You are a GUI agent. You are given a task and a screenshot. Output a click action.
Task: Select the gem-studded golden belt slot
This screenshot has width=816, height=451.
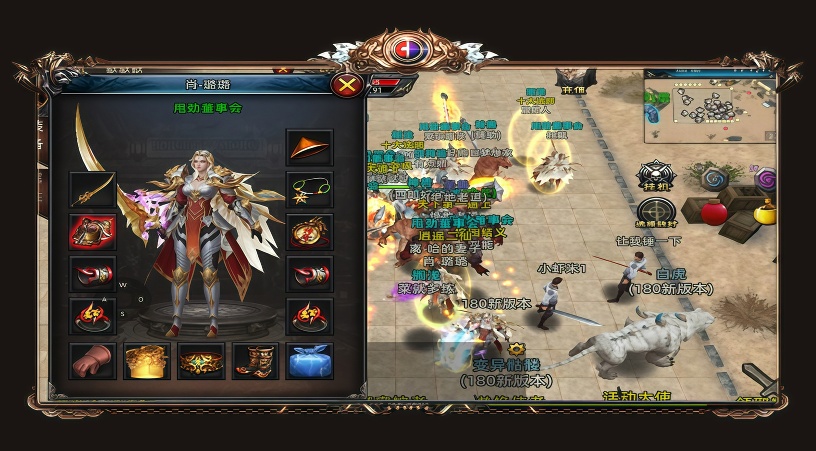coord(200,360)
